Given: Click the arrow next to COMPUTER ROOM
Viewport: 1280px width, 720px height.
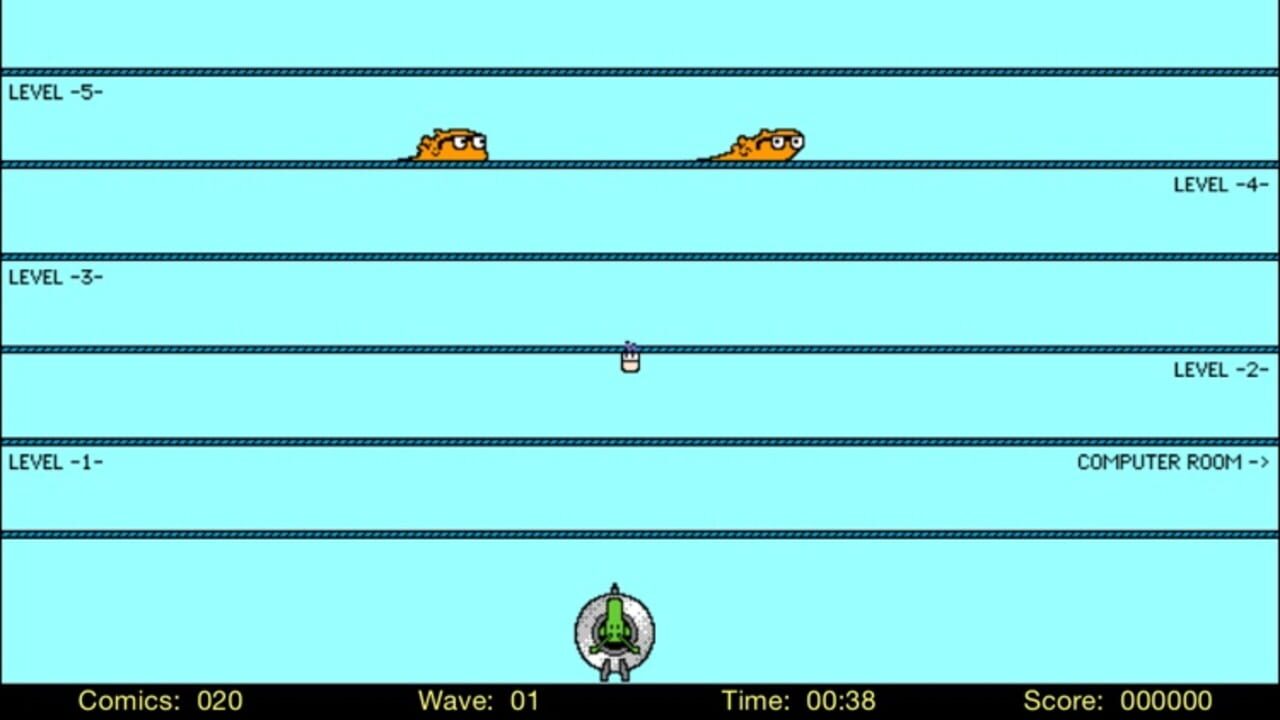Looking at the screenshot, I should [x=1262, y=462].
